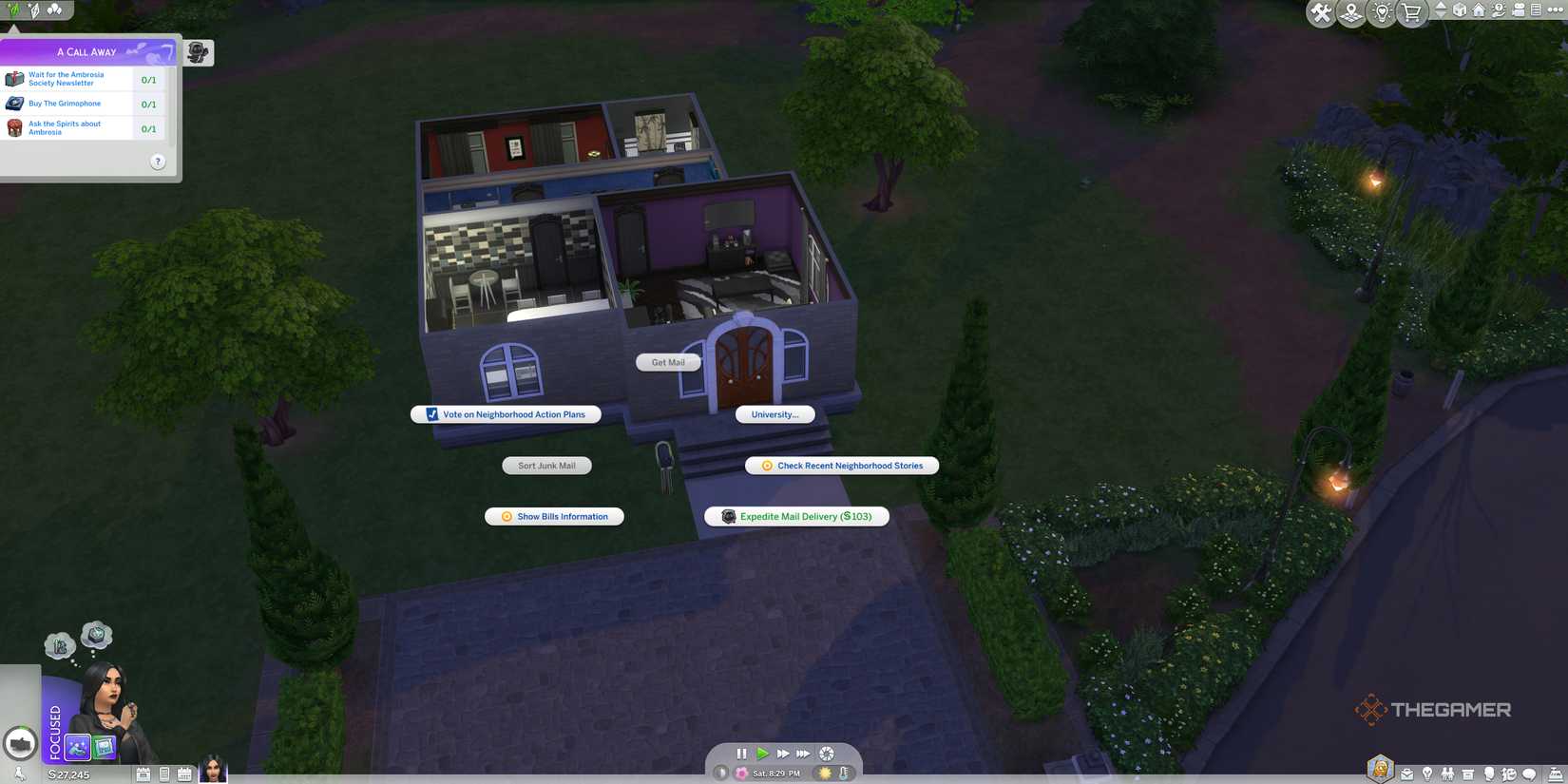
Task: Open the aspirations lightbulb icon bottom-right
Action: (x=1427, y=774)
